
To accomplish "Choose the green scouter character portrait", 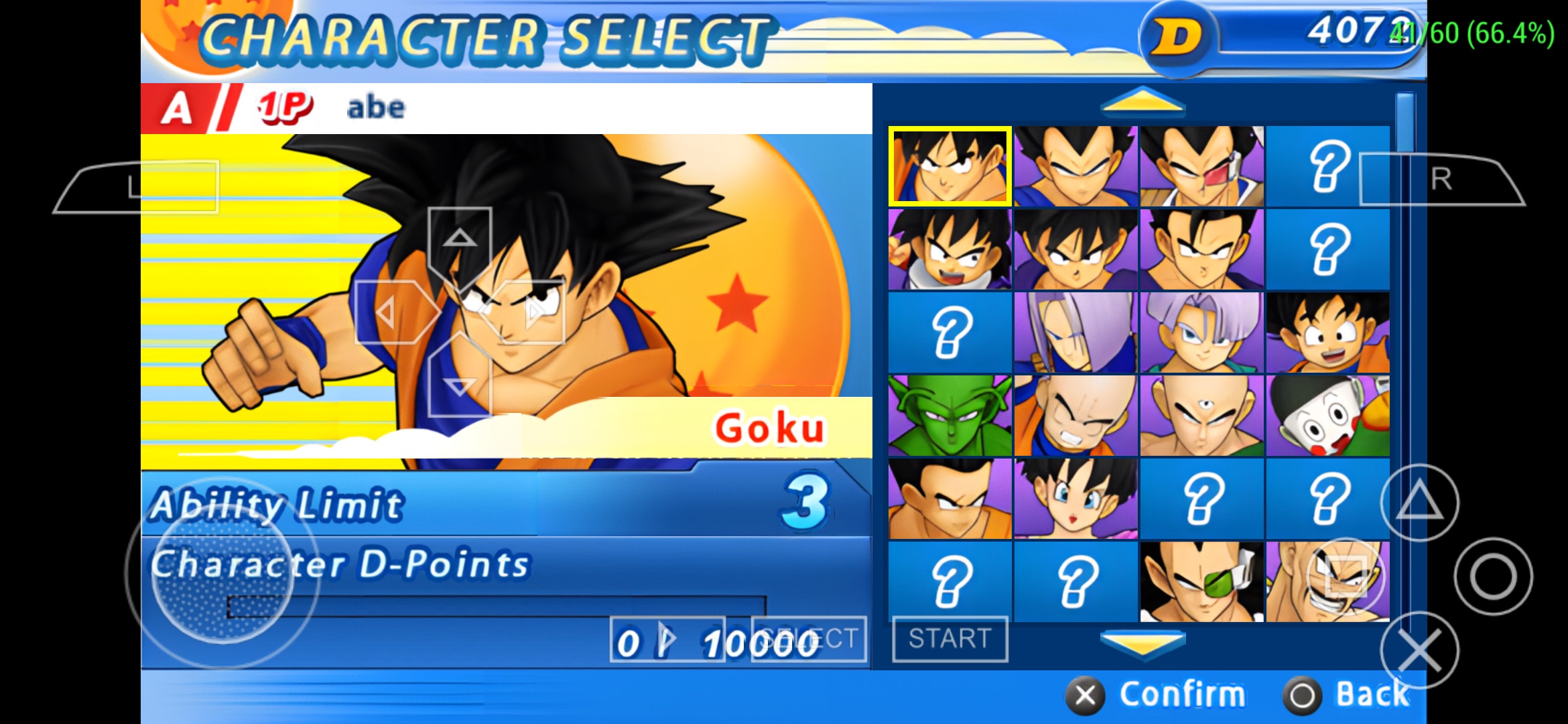I will 1201,581.
